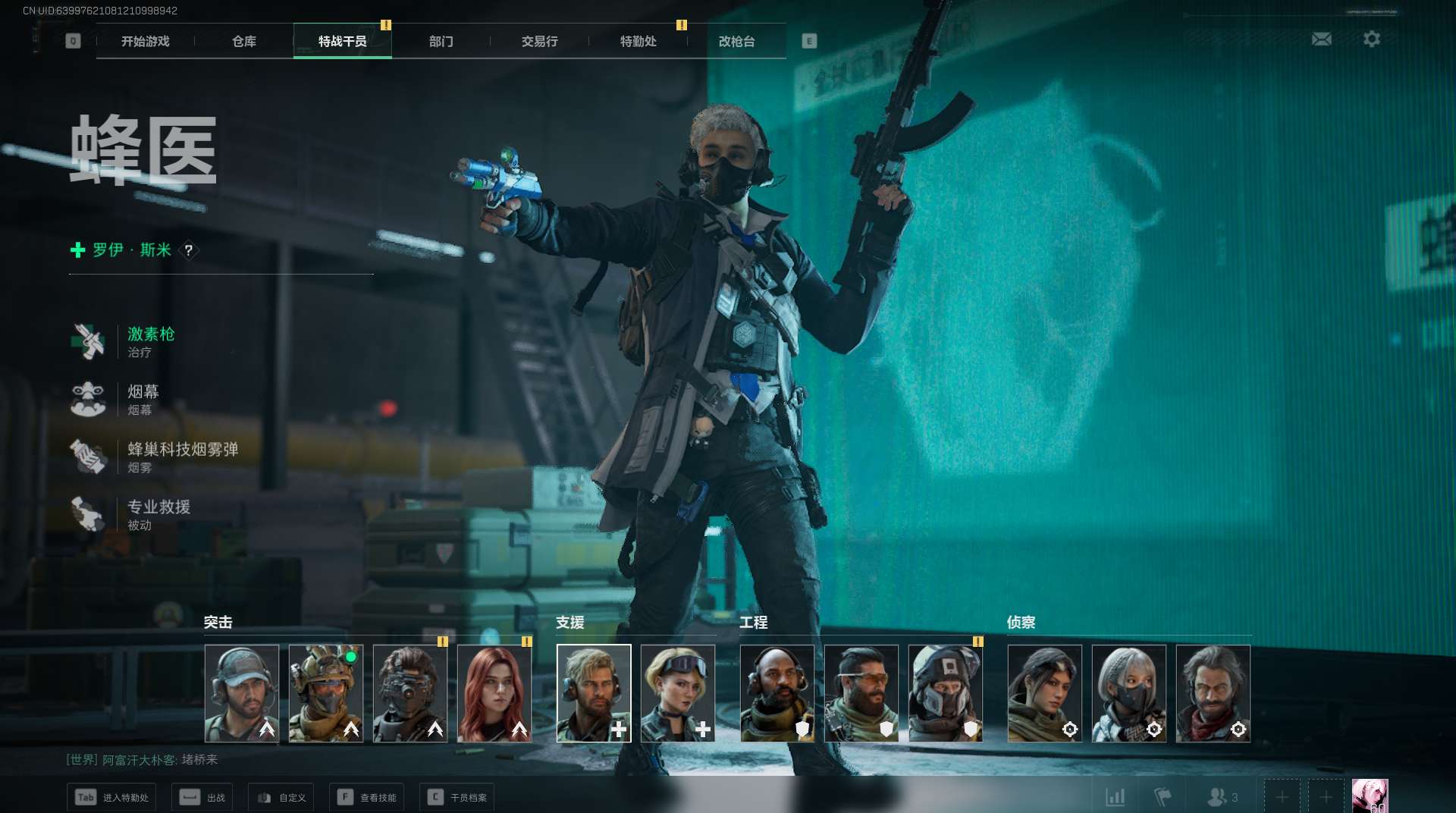Switch to the 改枪台 tab
Screen dimensions: 1456x813
coord(736,41)
